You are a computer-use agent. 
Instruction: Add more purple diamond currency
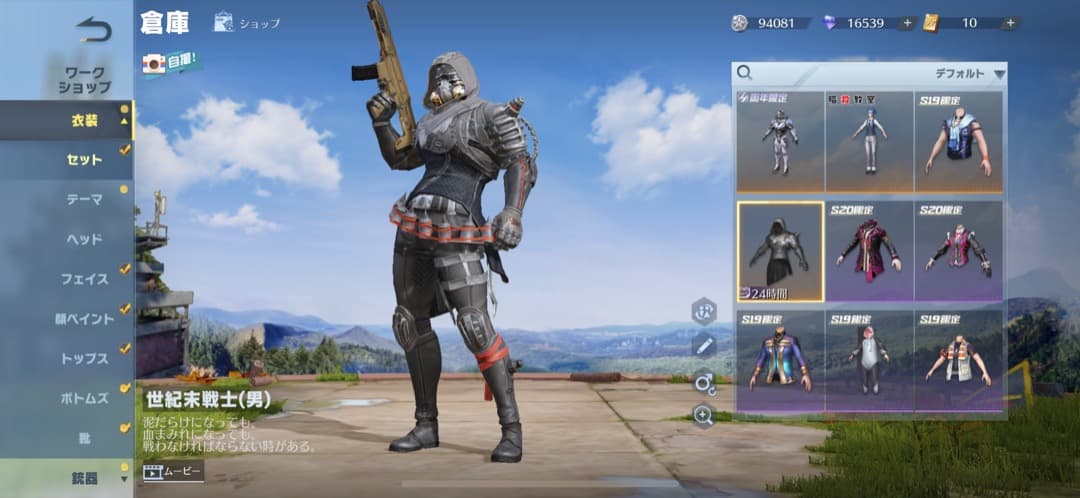[x=907, y=22]
